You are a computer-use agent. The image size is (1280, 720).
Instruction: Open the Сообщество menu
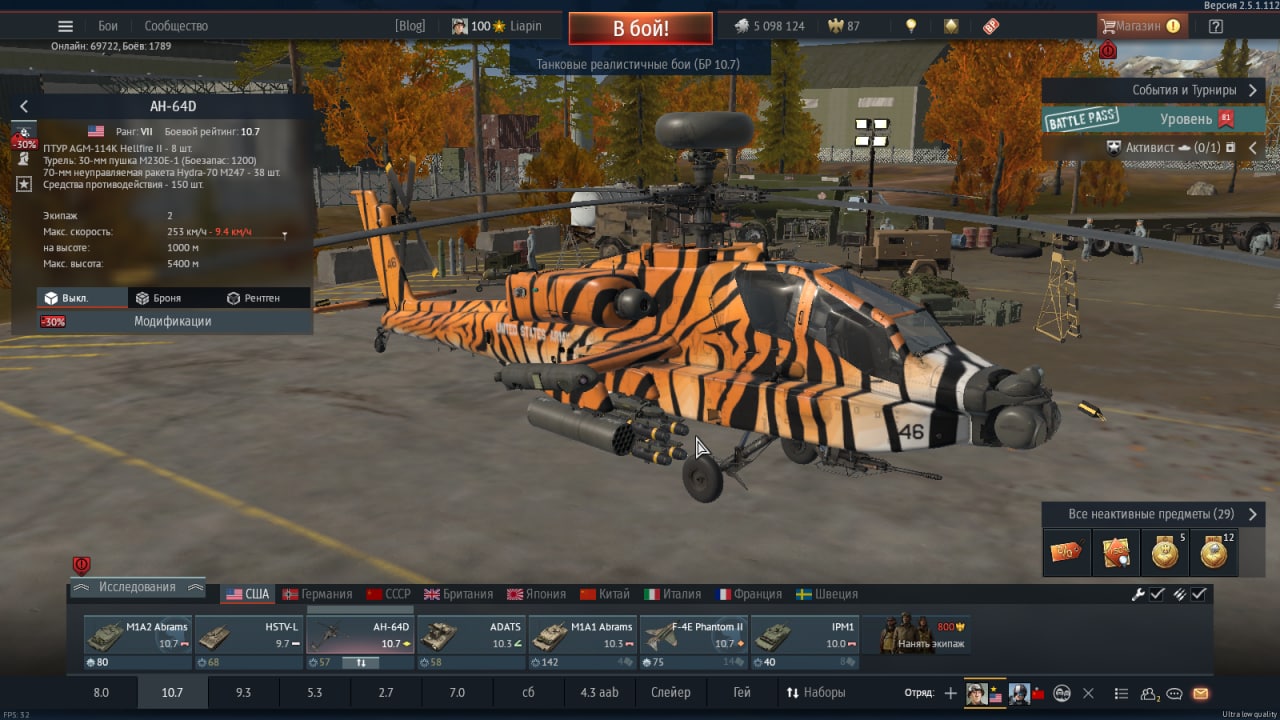pos(176,26)
